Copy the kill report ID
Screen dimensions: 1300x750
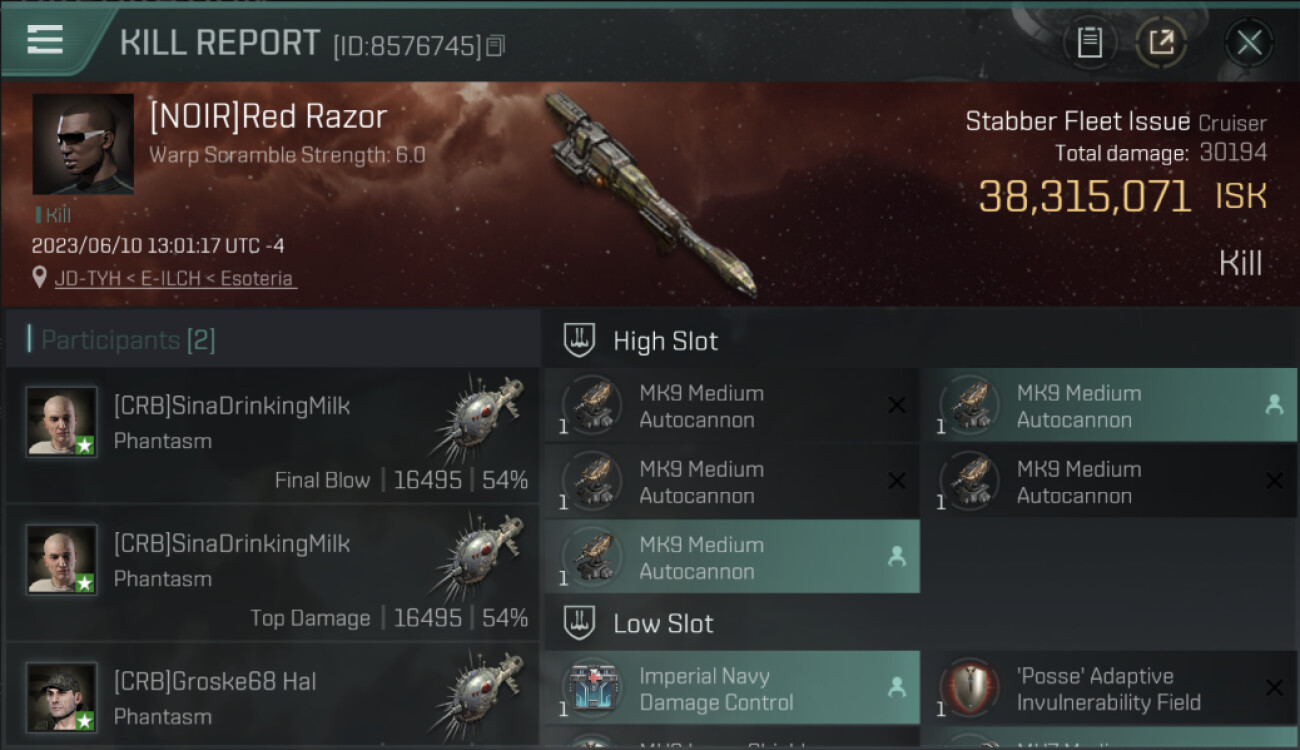tap(496, 45)
